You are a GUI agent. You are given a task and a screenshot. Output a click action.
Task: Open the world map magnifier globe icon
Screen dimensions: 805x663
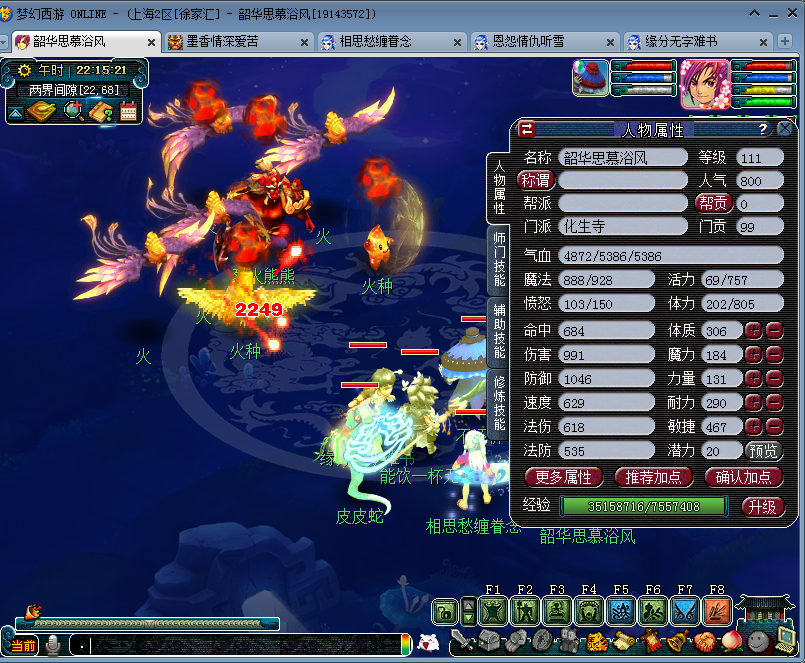pyautogui.click(x=73, y=111)
